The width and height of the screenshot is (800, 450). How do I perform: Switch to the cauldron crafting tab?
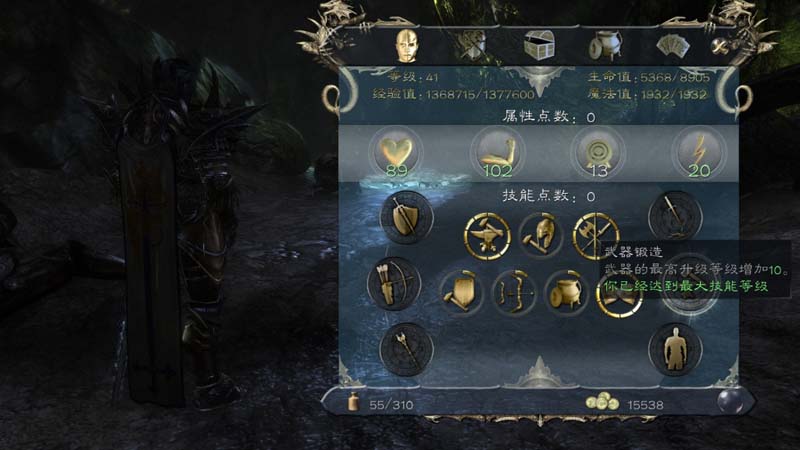[604, 45]
